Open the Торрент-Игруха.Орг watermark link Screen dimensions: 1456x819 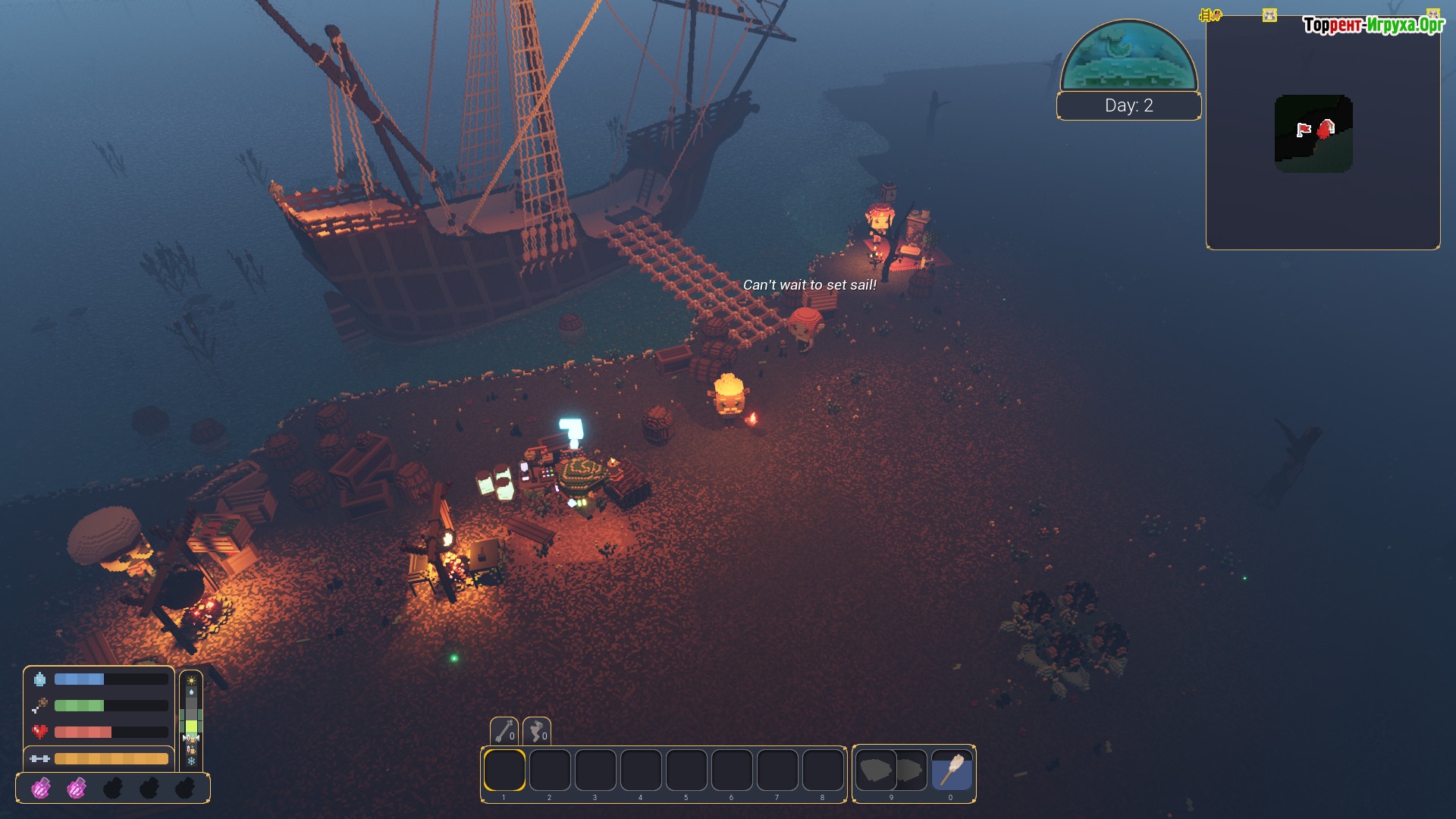point(1373,25)
